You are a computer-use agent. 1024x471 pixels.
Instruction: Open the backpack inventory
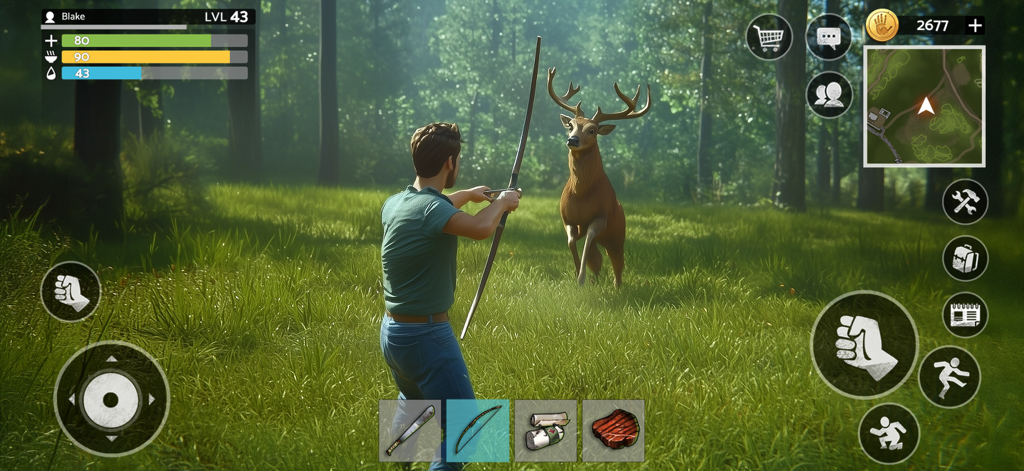[965, 259]
